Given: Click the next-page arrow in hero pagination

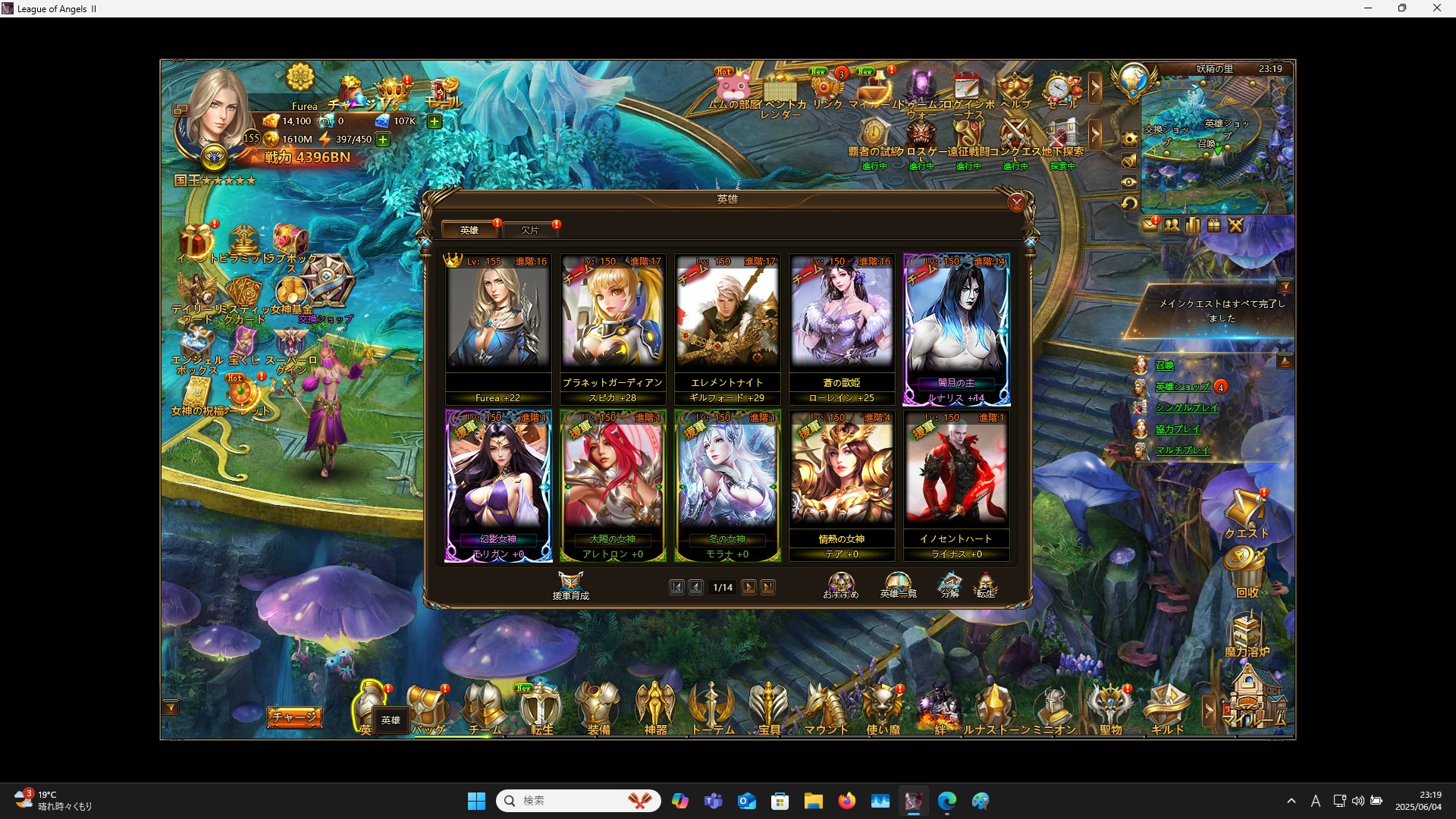Looking at the screenshot, I should [x=748, y=587].
